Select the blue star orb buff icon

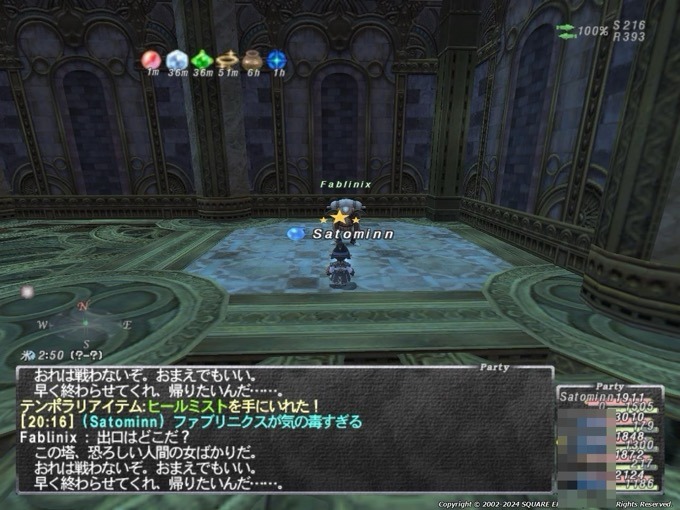click(x=277, y=60)
